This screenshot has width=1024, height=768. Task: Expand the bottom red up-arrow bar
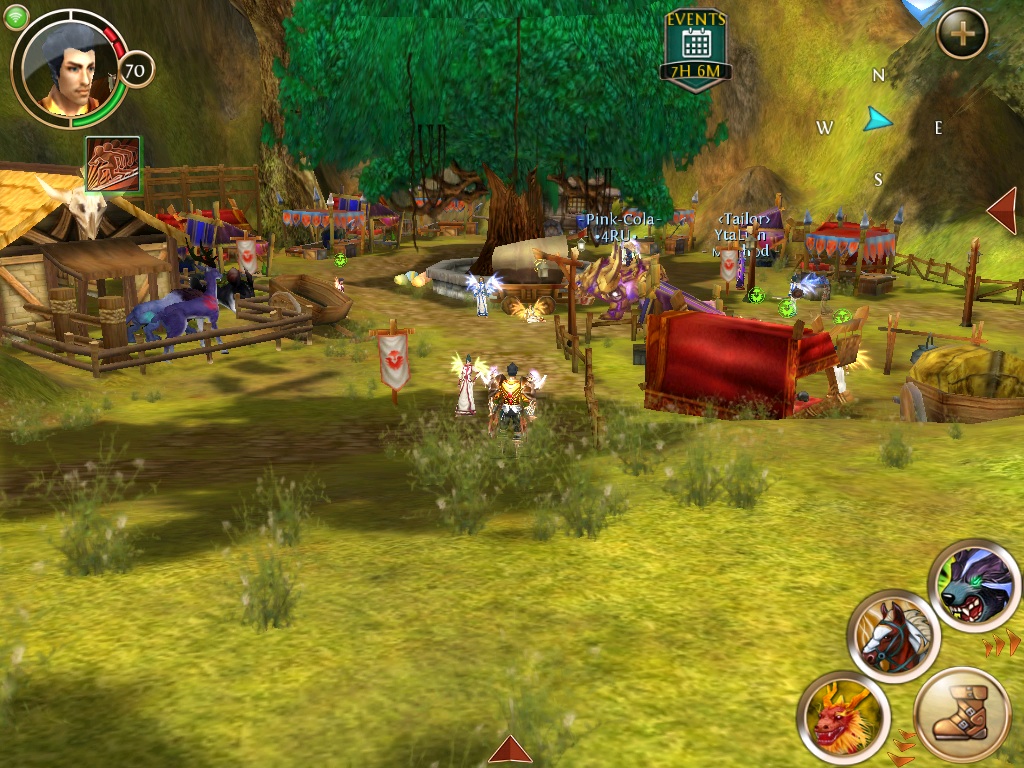pos(510,750)
